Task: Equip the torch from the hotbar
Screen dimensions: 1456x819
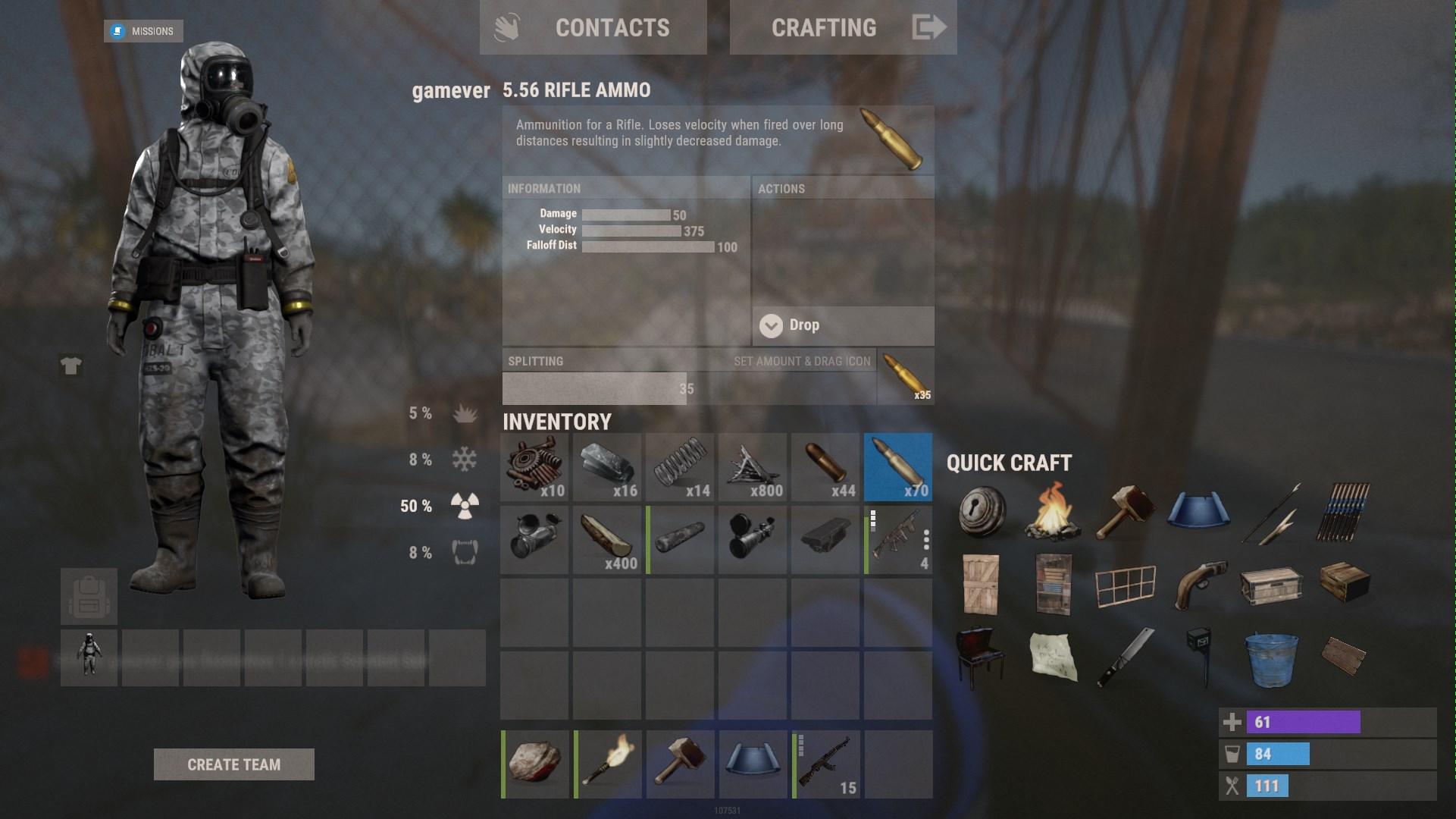Action: coord(608,764)
